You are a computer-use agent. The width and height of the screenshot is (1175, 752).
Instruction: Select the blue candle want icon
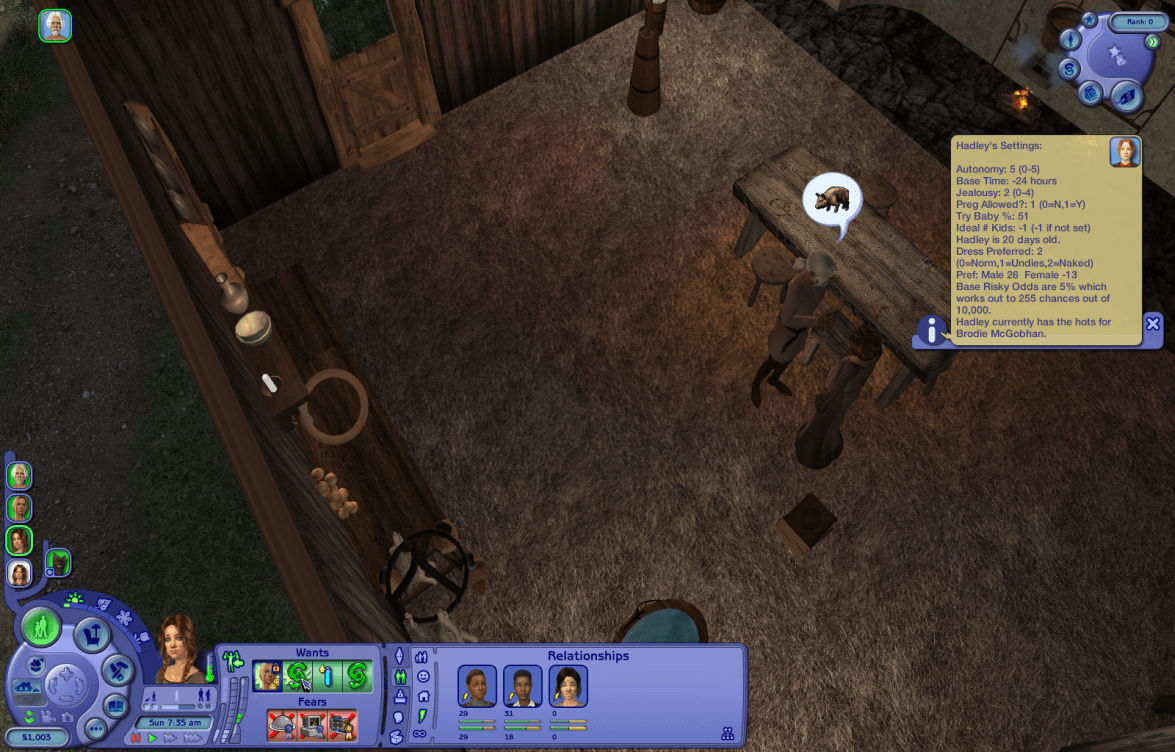tap(328, 677)
